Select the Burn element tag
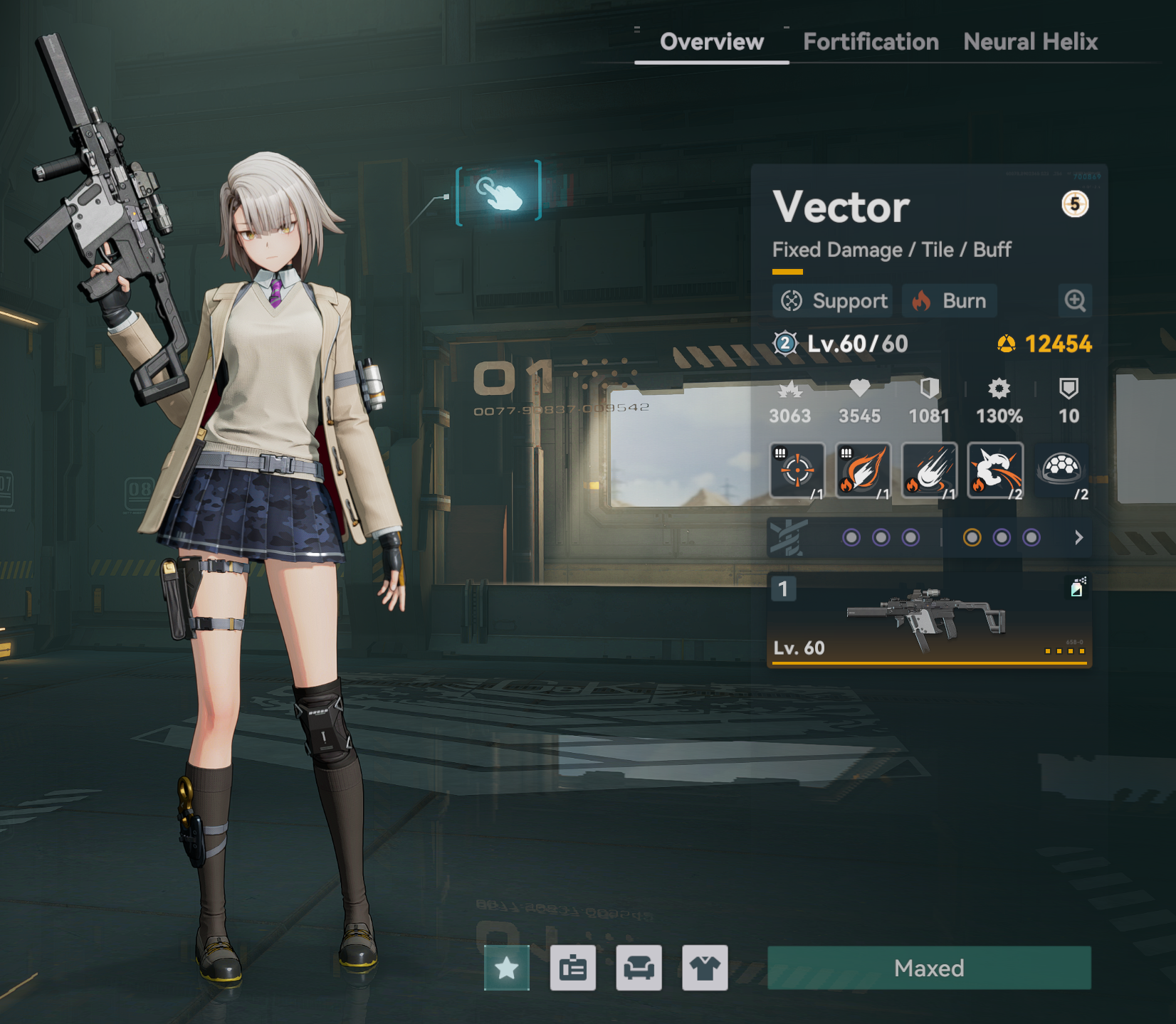1176x1024 pixels. pos(950,301)
